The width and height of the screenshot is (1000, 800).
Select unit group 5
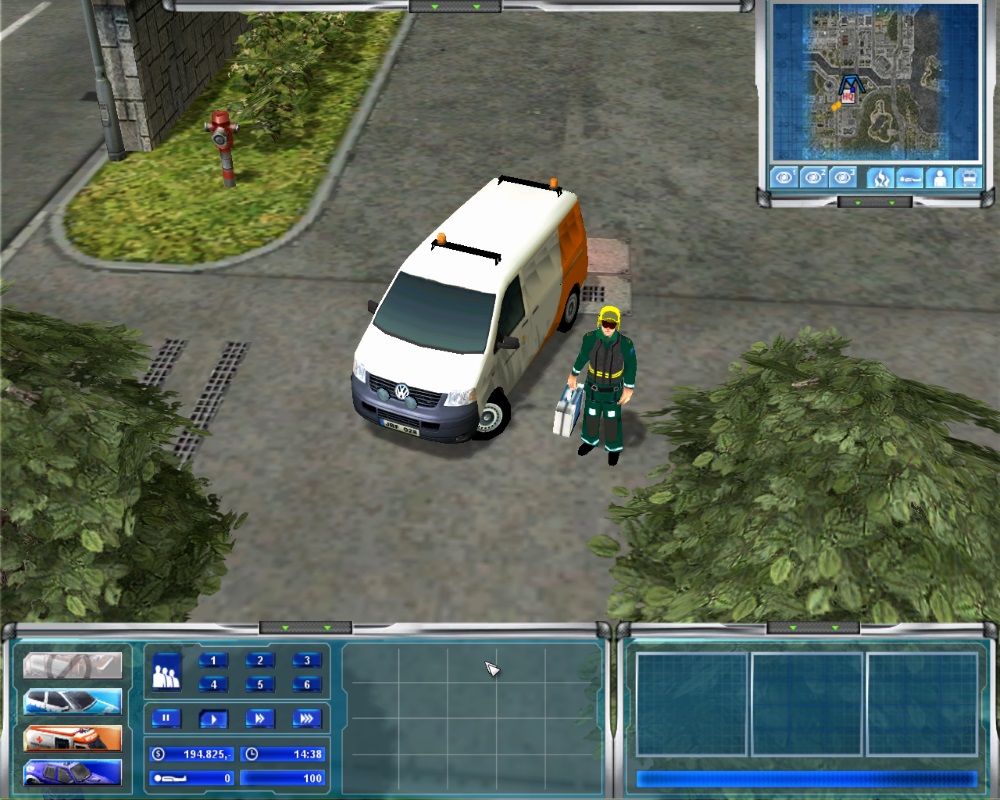tap(260, 685)
